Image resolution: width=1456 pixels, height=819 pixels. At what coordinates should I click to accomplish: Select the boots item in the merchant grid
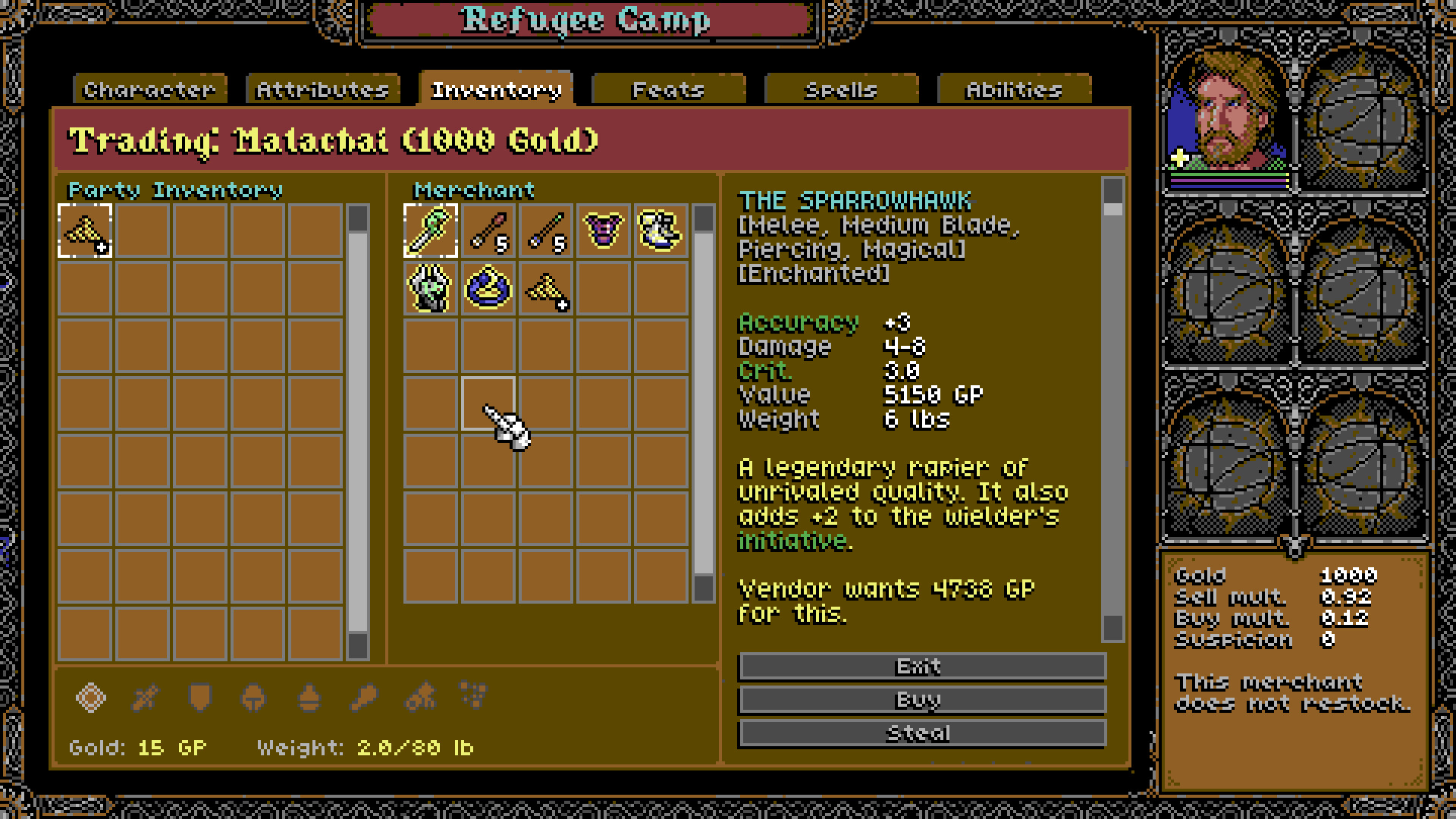[658, 231]
